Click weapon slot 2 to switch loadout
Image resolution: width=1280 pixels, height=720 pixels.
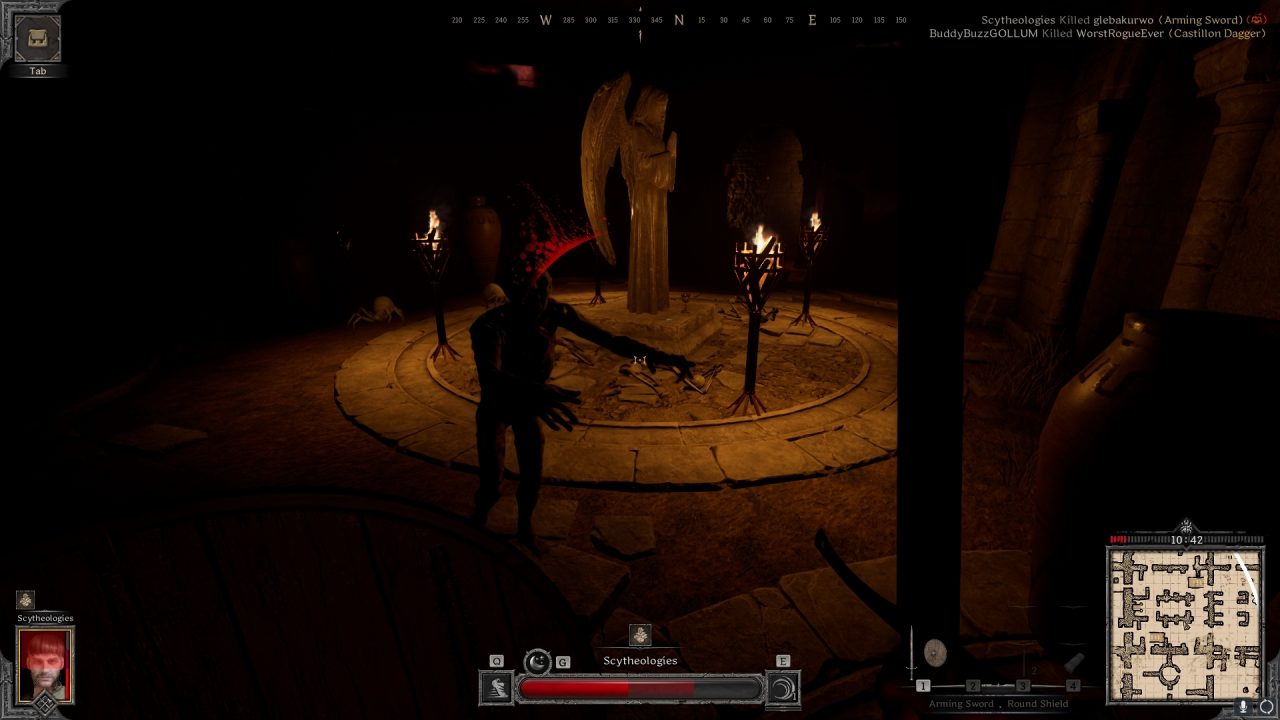coord(973,687)
